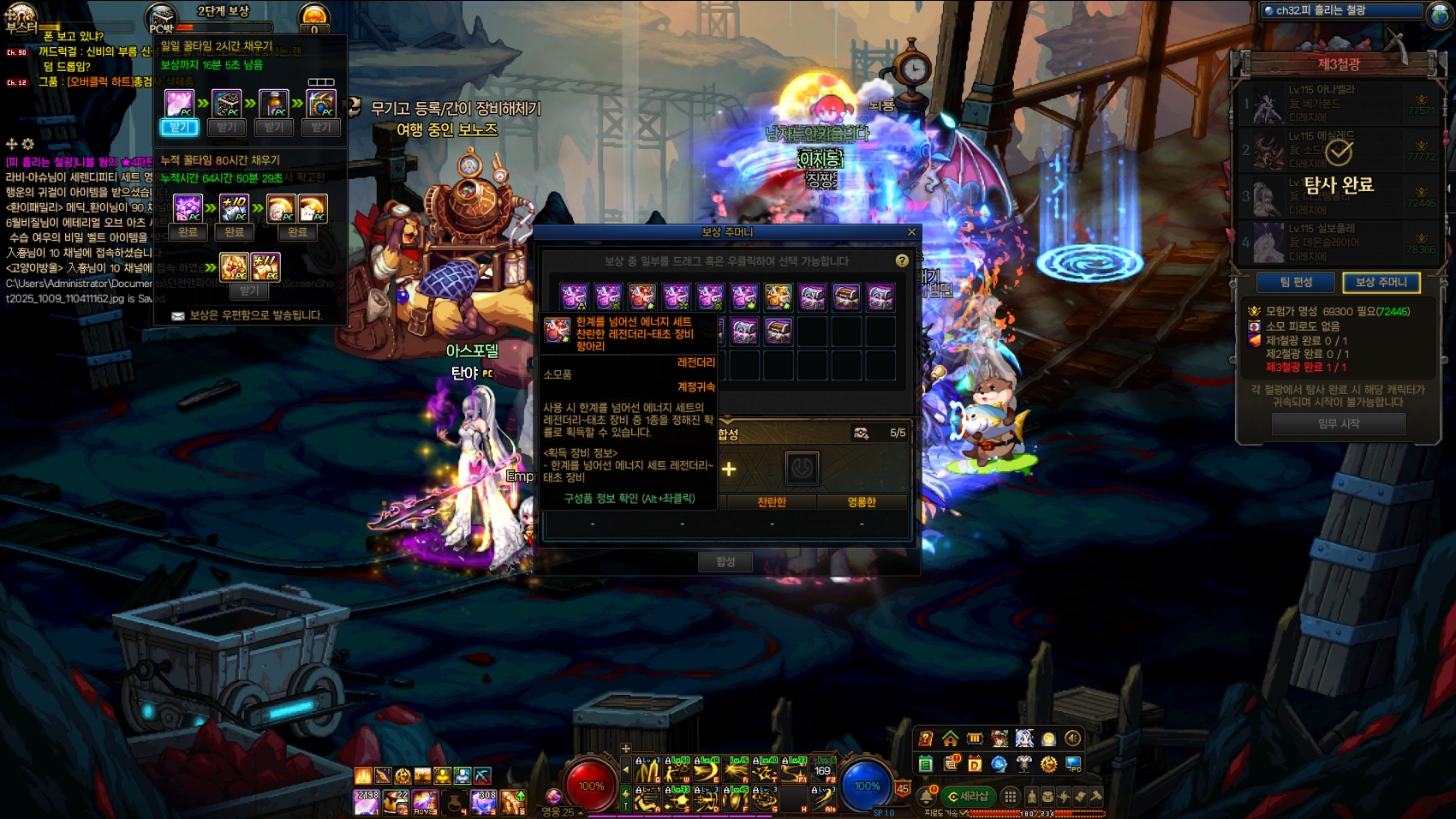The height and width of the screenshot is (819, 1456).
Task: Click the dimmed 합성 button below the pouch
Action: coord(725,562)
